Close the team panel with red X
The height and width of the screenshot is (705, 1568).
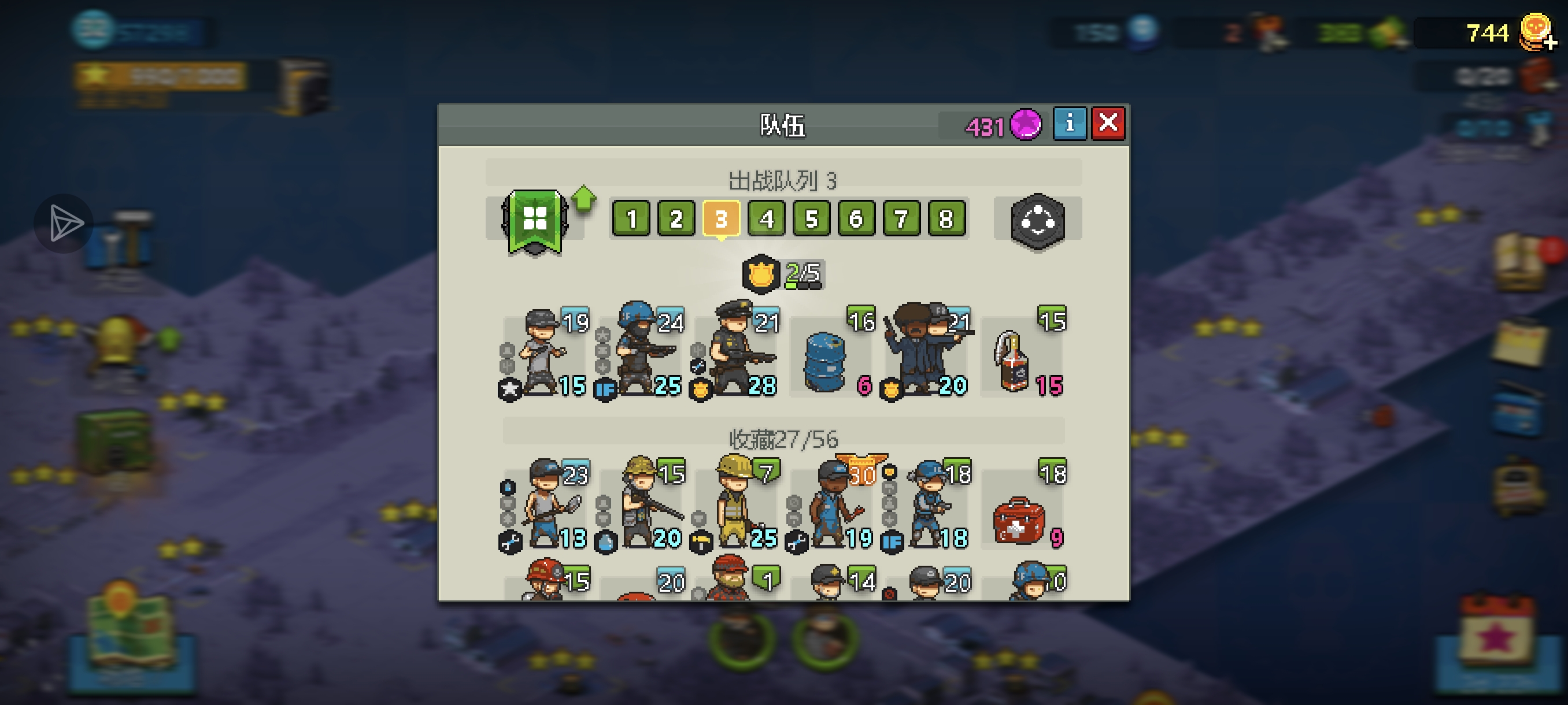tap(1107, 124)
